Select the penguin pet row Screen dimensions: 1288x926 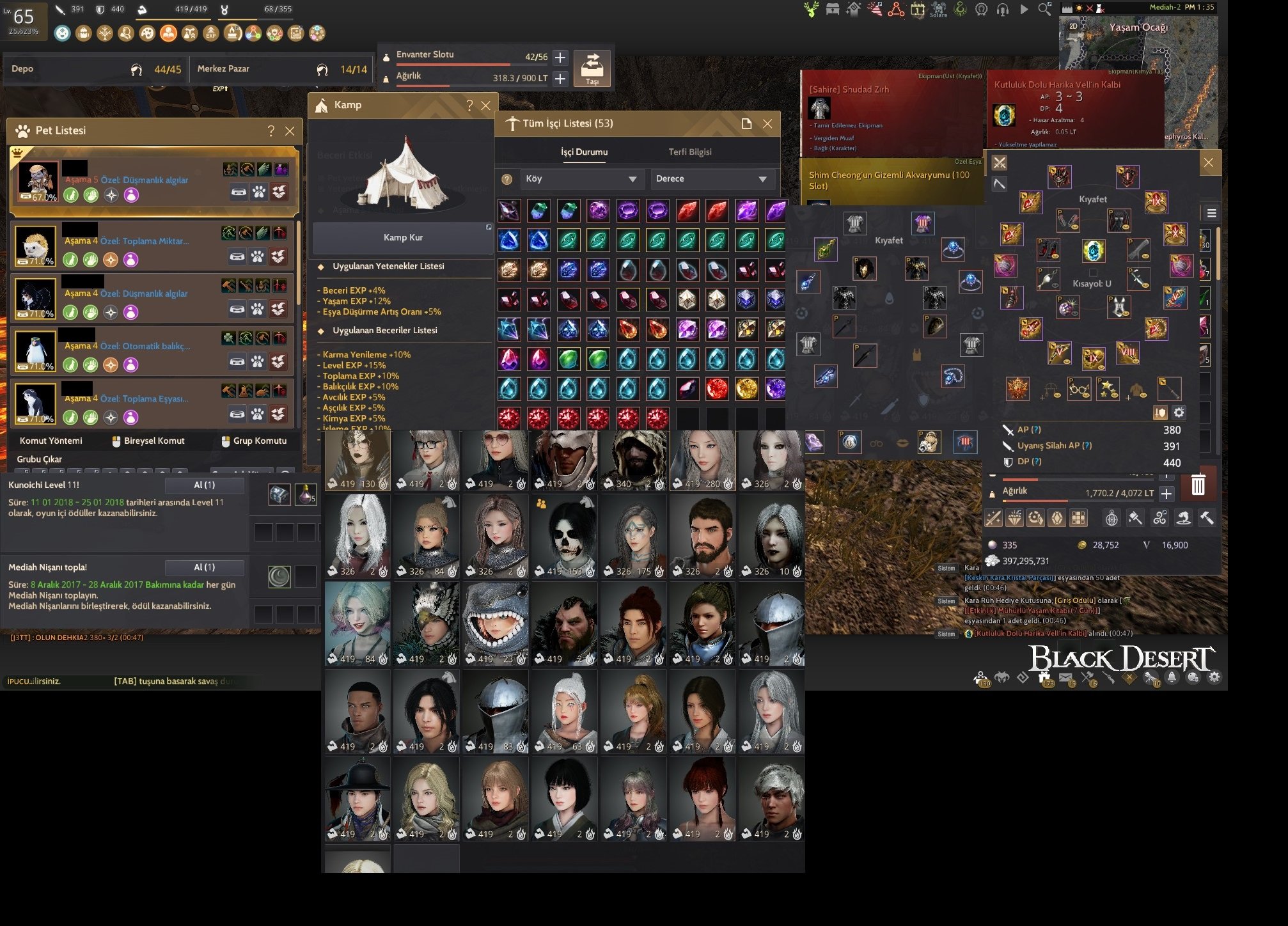(152, 350)
